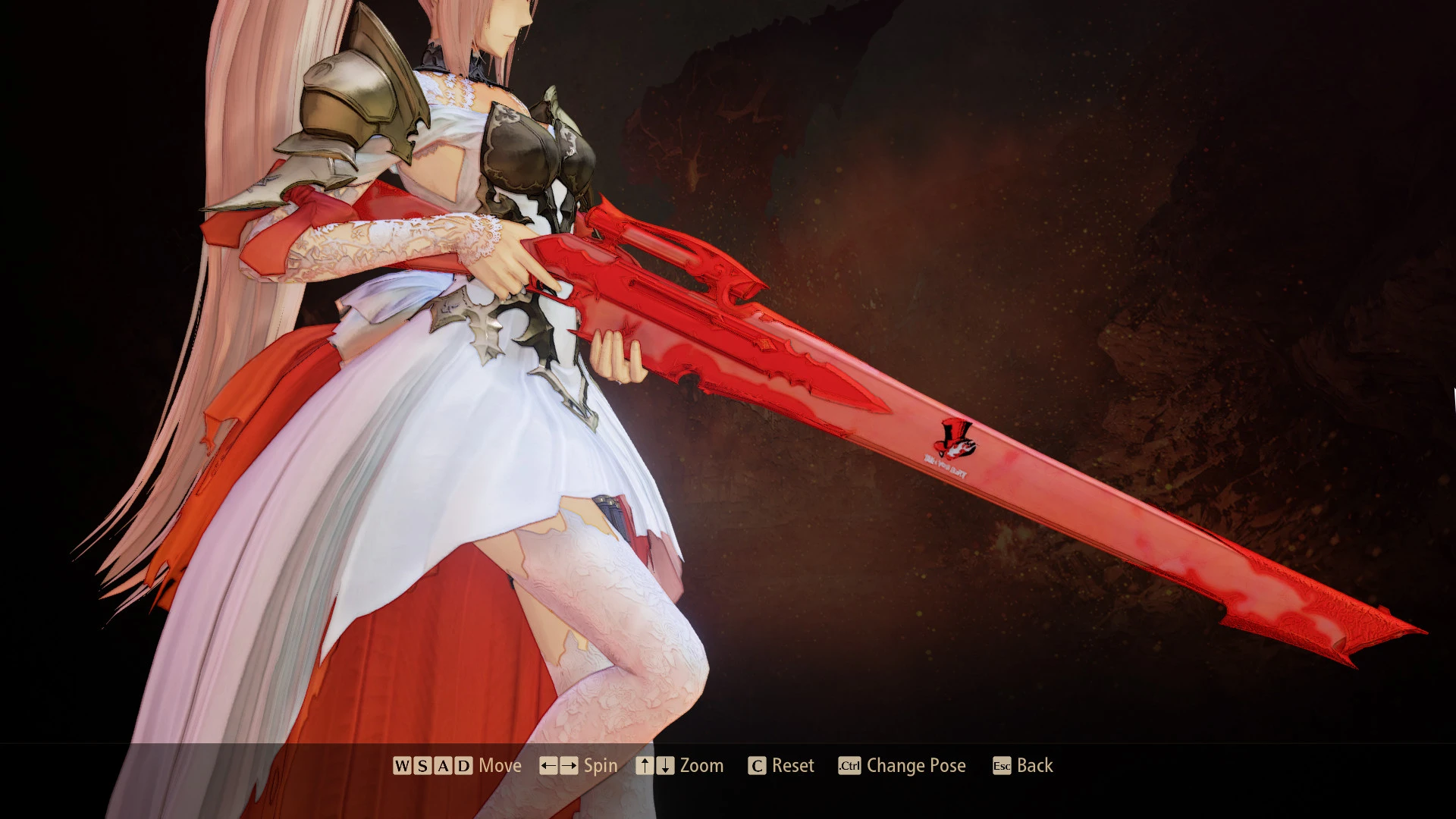The image size is (1456, 819).
Task: Click the up arrow Zoom icon
Action: coord(645,766)
